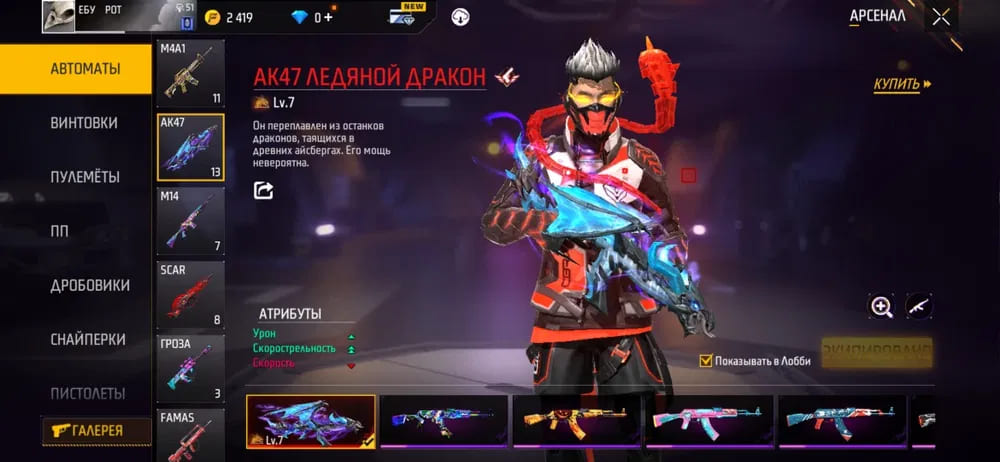Screen dimensions: 1000x462
Task: Close the Арсенал screen
Action: (941, 16)
